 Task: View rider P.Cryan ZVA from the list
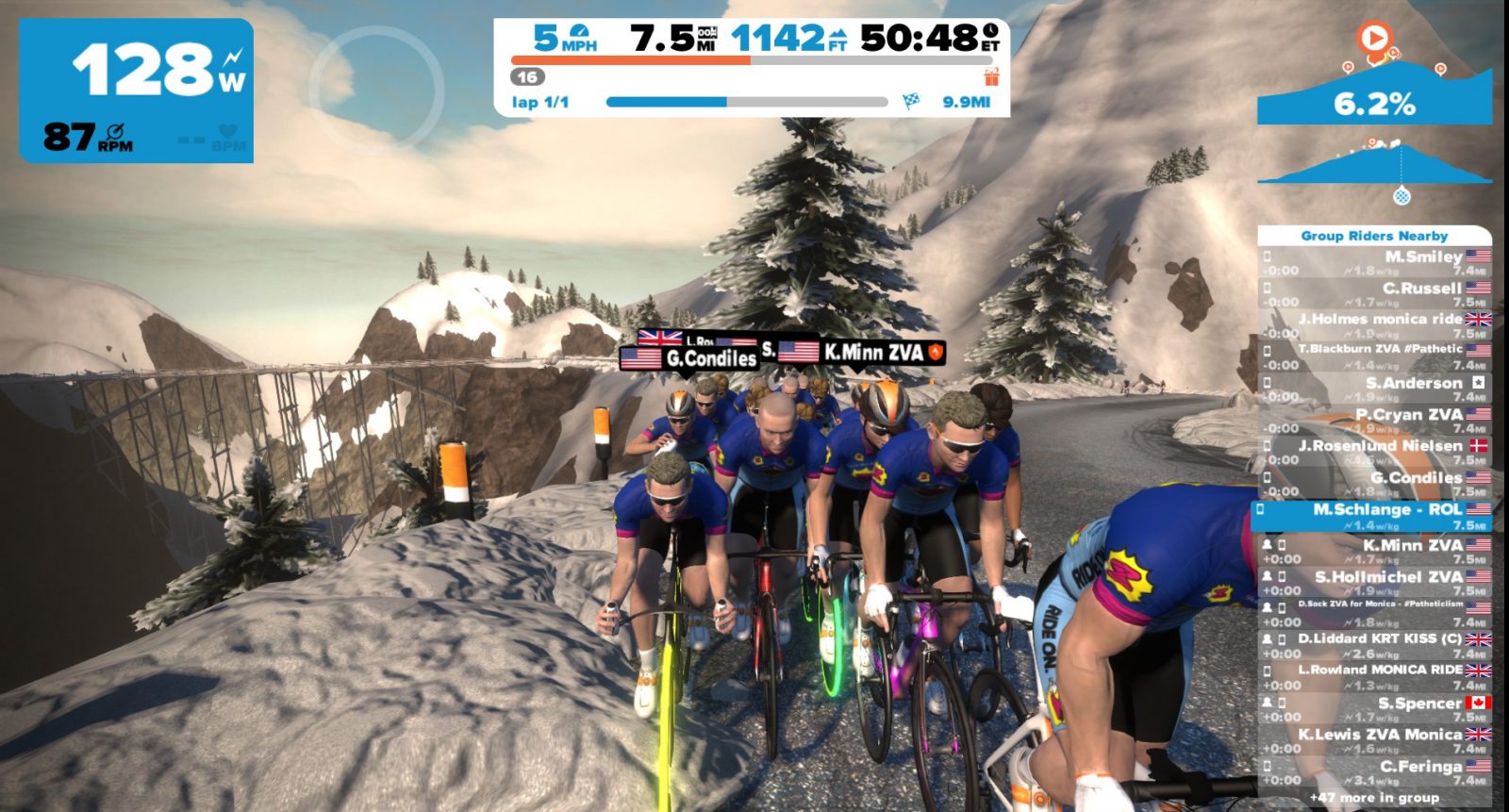pos(1374,421)
